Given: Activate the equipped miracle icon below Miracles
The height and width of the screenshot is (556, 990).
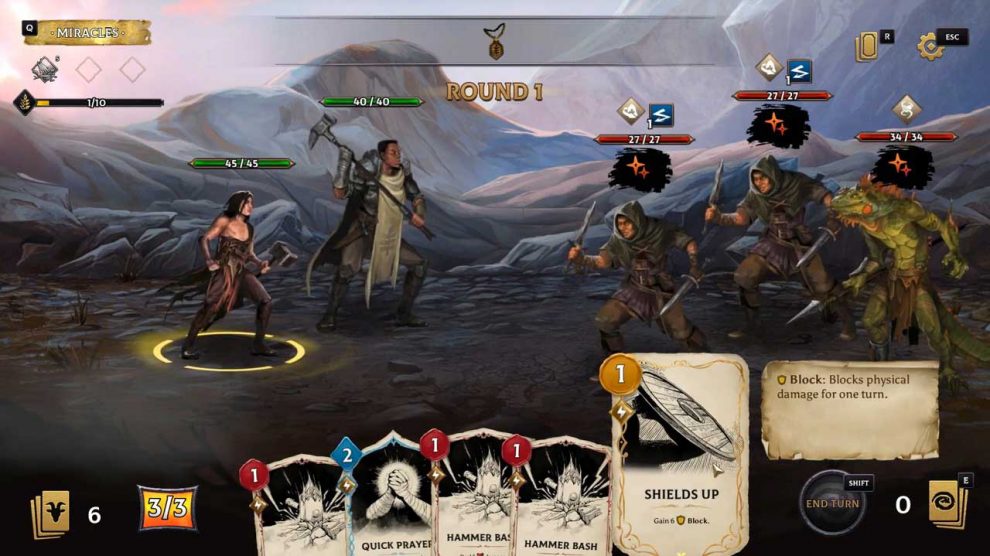Looking at the screenshot, I should tap(44, 69).
